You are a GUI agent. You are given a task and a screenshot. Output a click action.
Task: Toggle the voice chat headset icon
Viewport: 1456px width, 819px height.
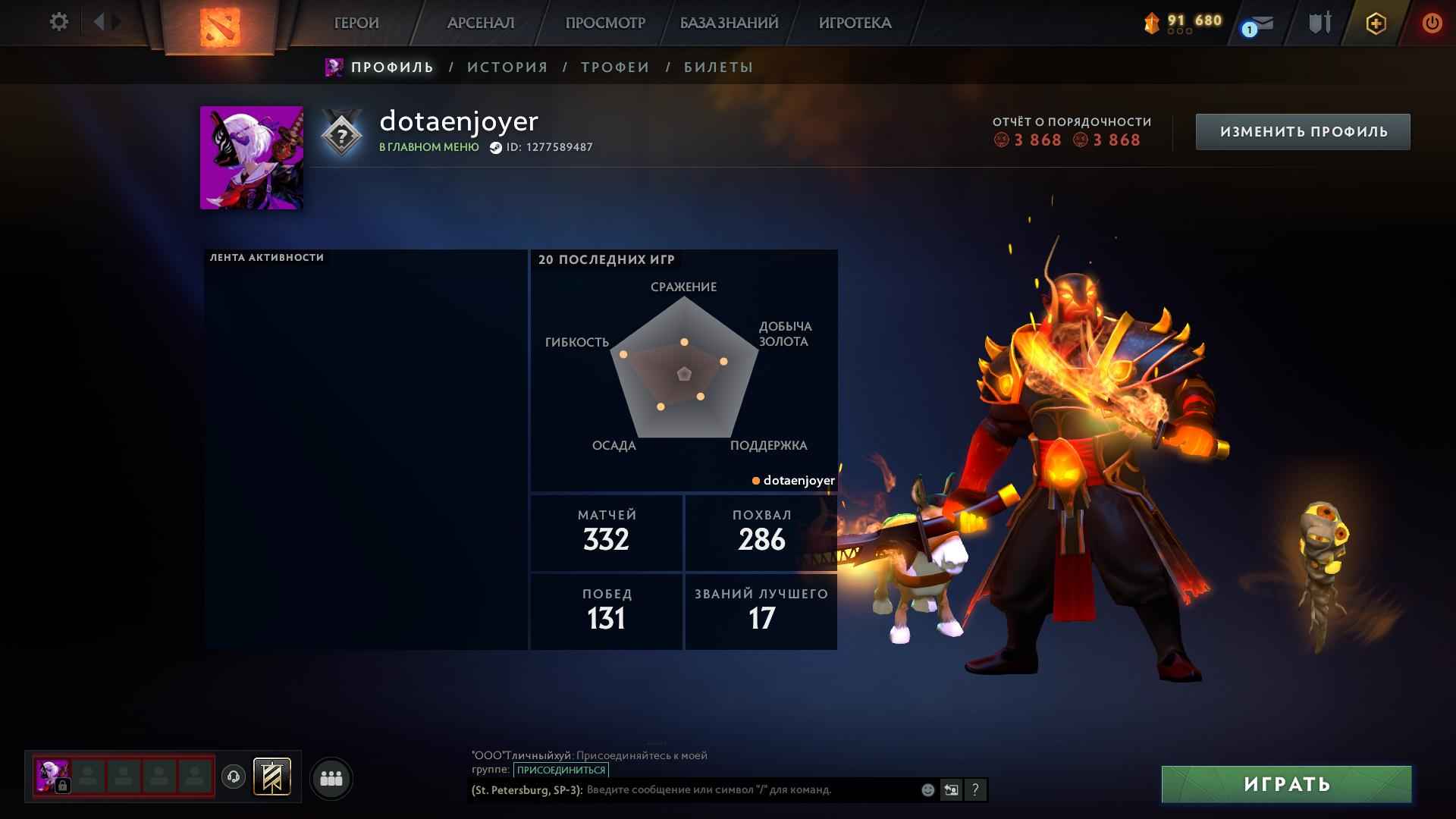click(x=232, y=776)
